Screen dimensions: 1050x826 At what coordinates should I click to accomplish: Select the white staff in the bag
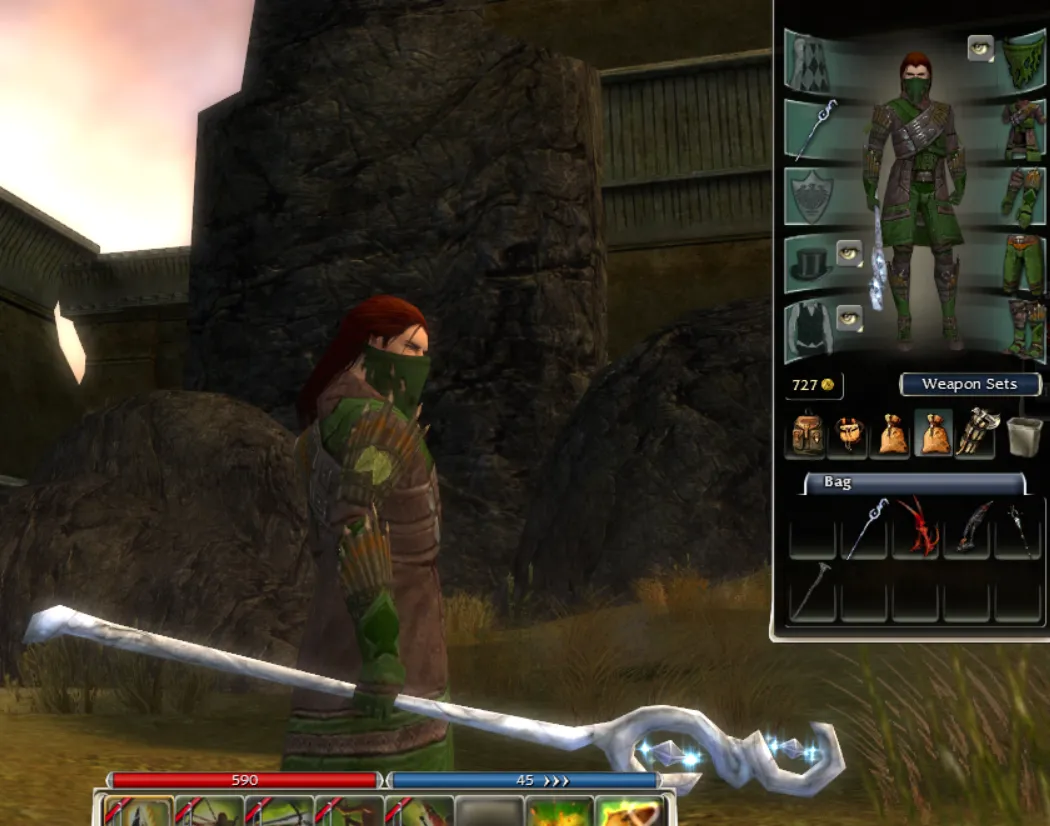[x=865, y=528]
